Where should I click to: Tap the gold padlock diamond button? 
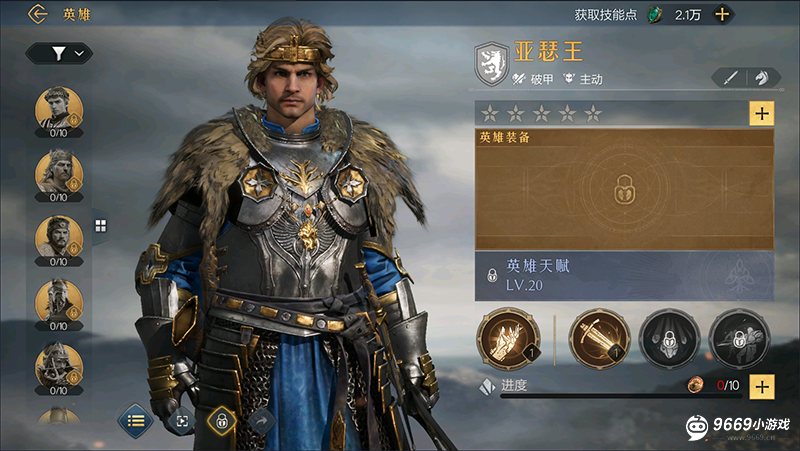tap(222, 421)
